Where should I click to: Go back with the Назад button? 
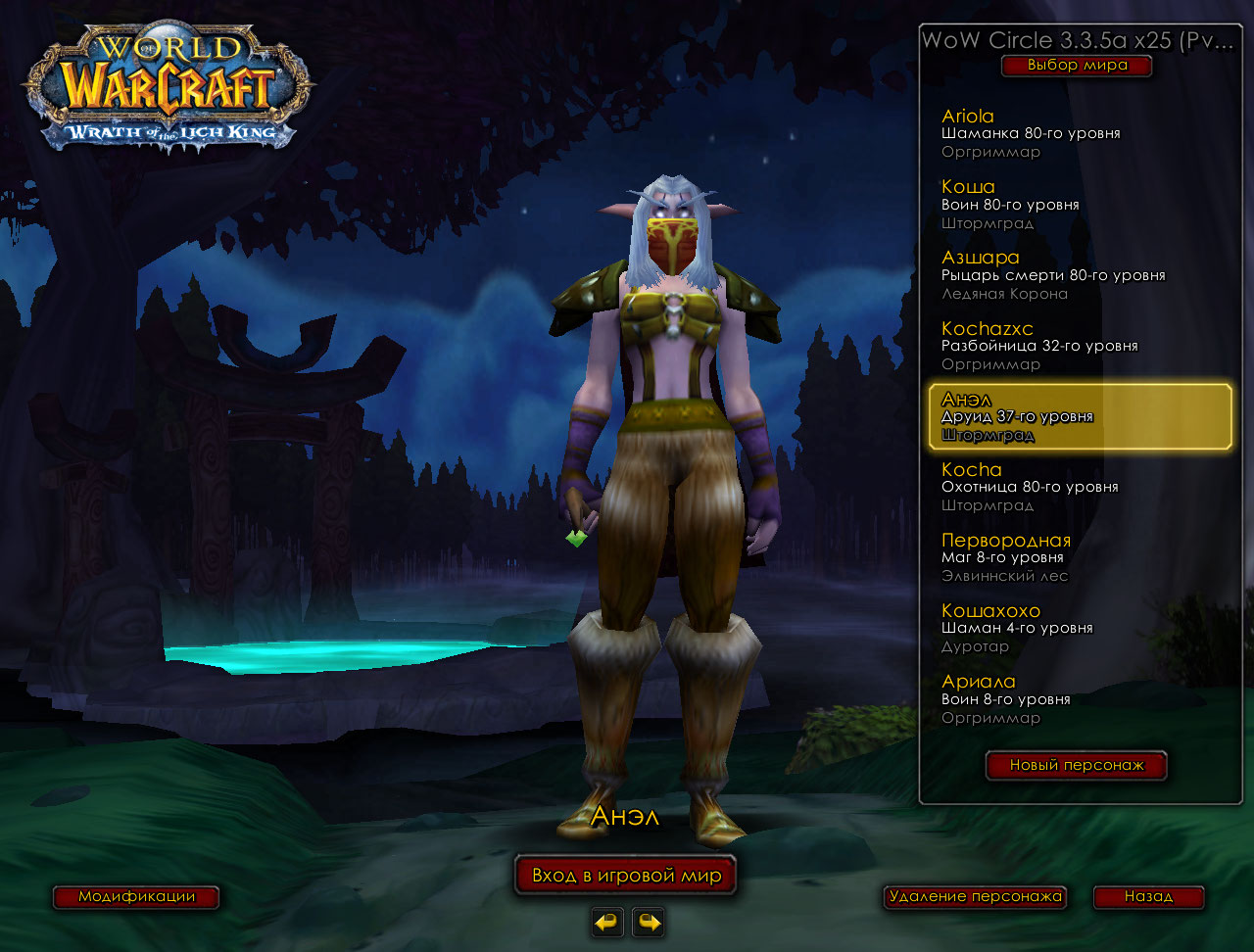click(x=1148, y=896)
